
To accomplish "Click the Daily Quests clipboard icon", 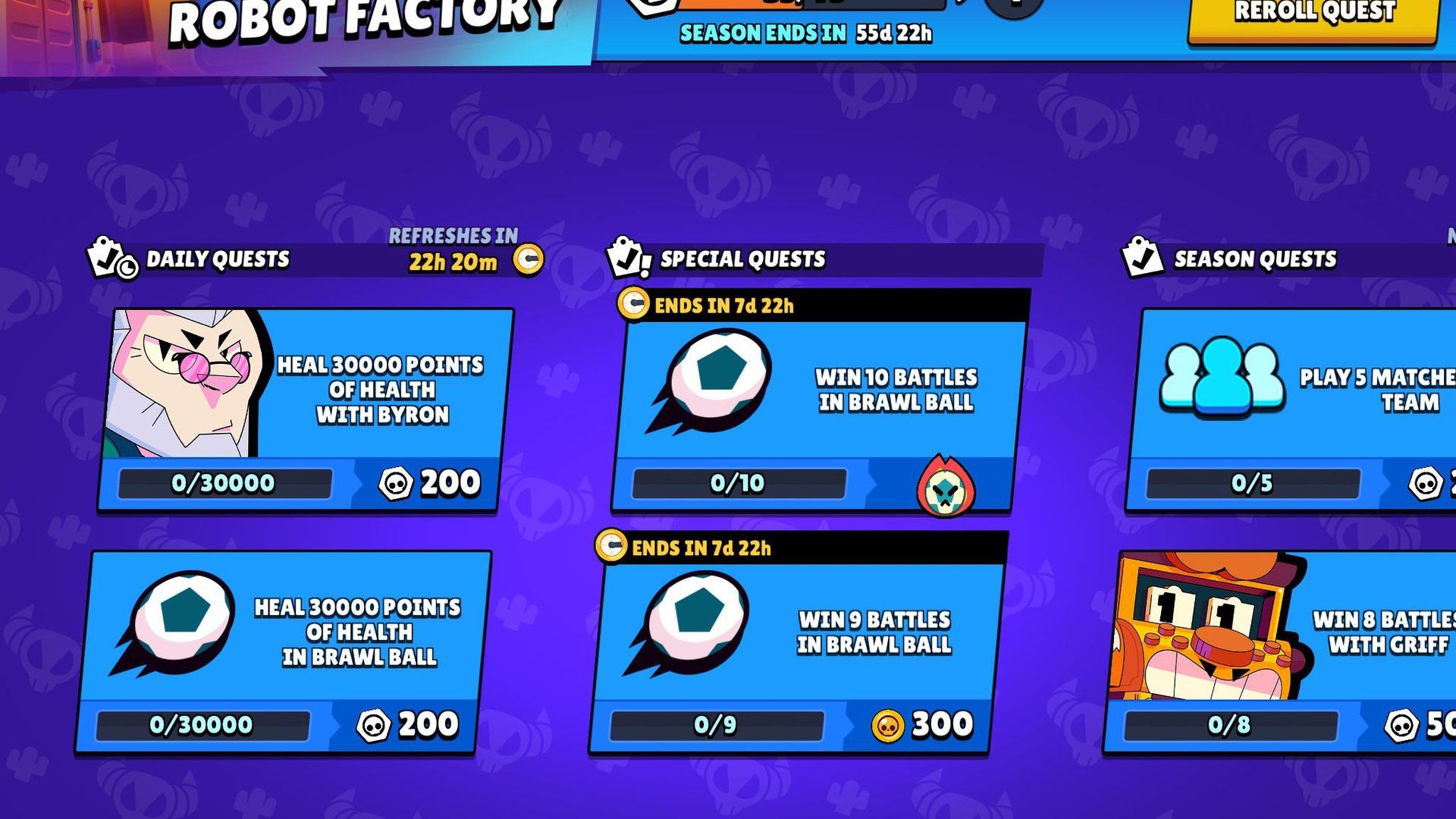I will click(112, 258).
